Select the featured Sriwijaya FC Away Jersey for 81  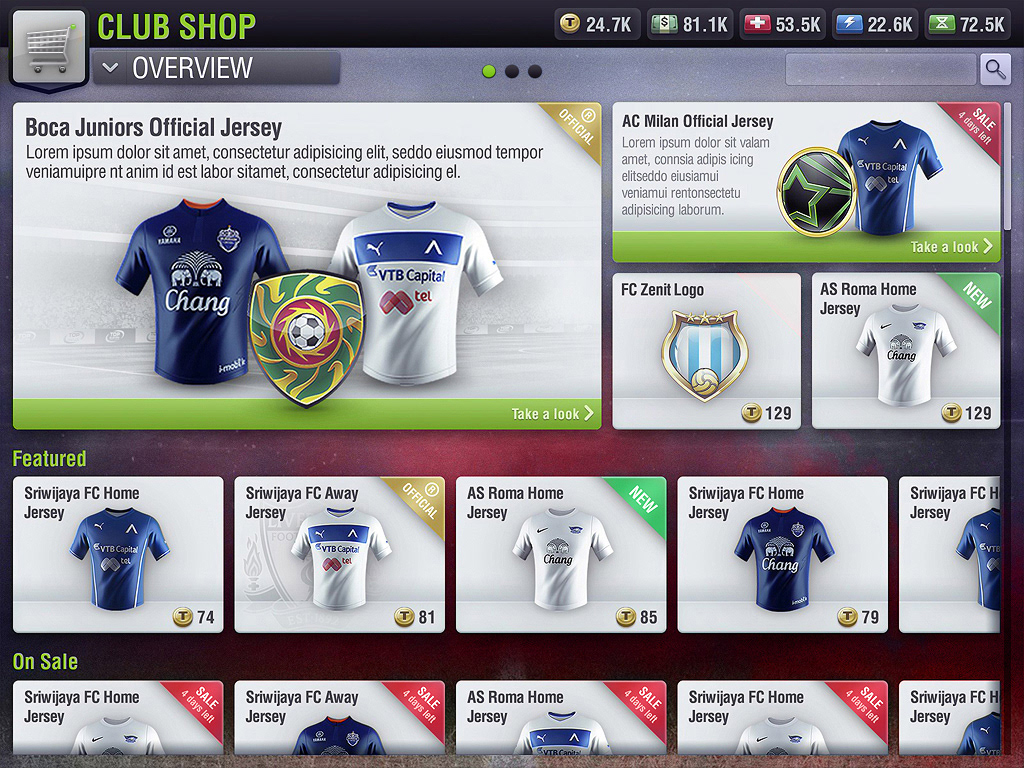(339, 554)
